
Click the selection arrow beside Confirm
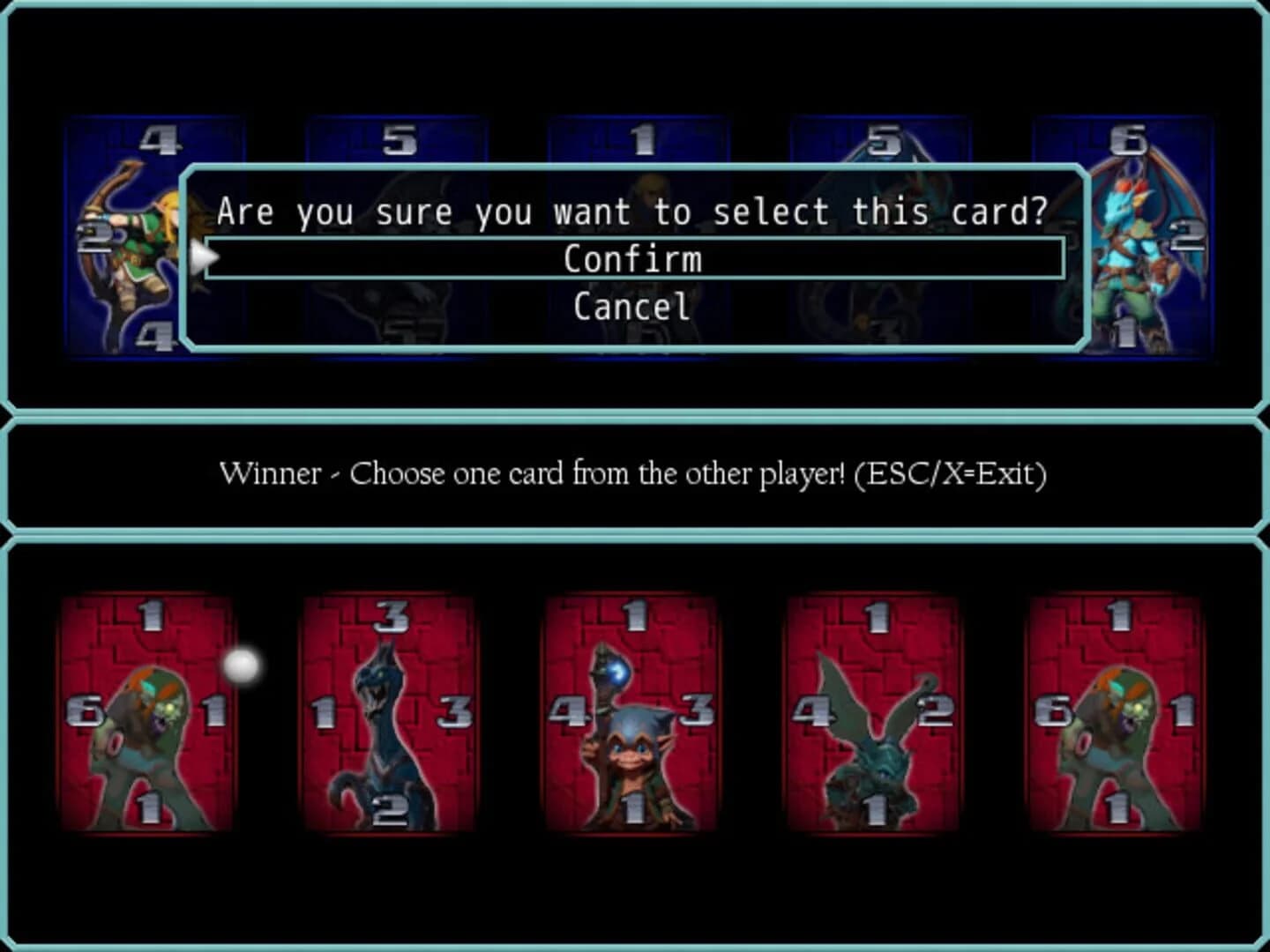tap(204, 257)
